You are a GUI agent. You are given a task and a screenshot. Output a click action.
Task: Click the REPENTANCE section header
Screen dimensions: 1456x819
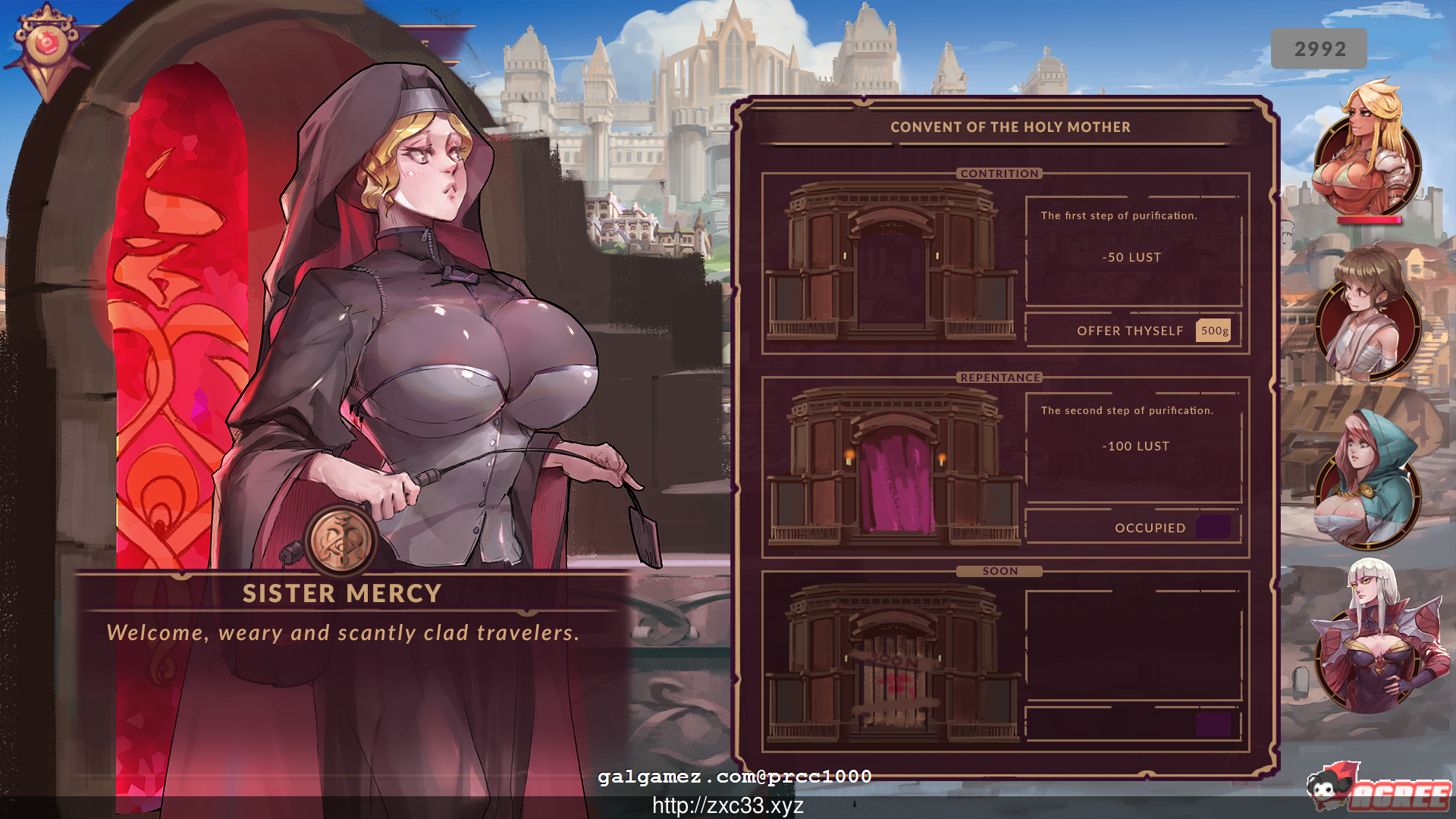(999, 377)
